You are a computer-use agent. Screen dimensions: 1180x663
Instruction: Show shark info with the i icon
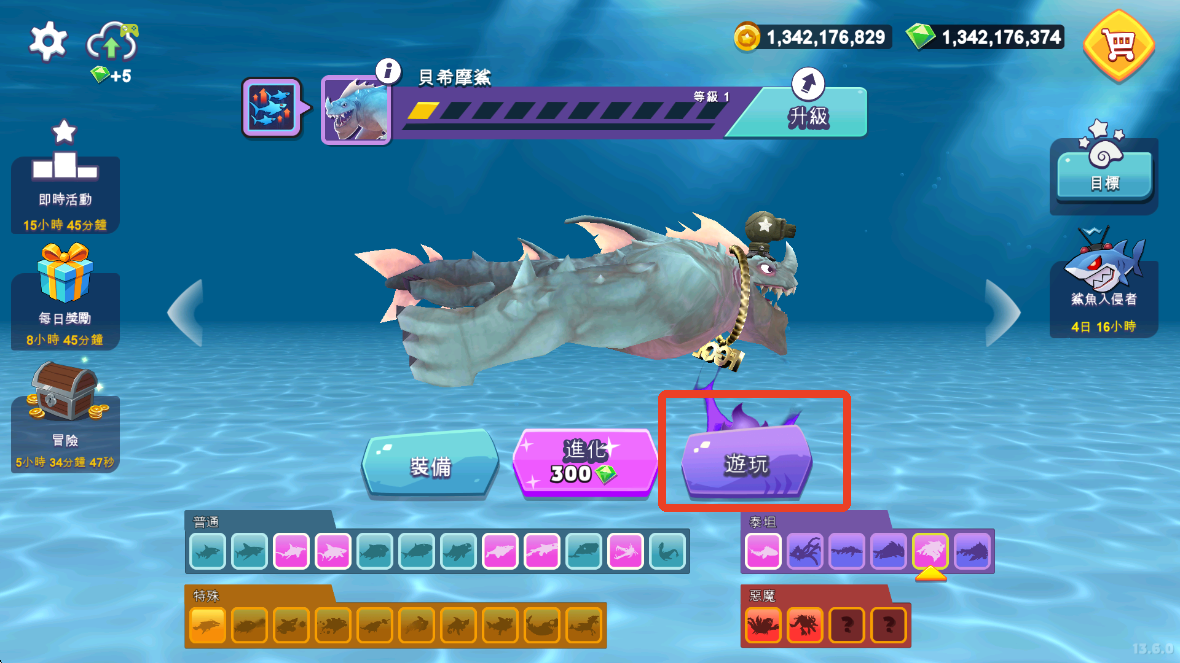[x=389, y=71]
